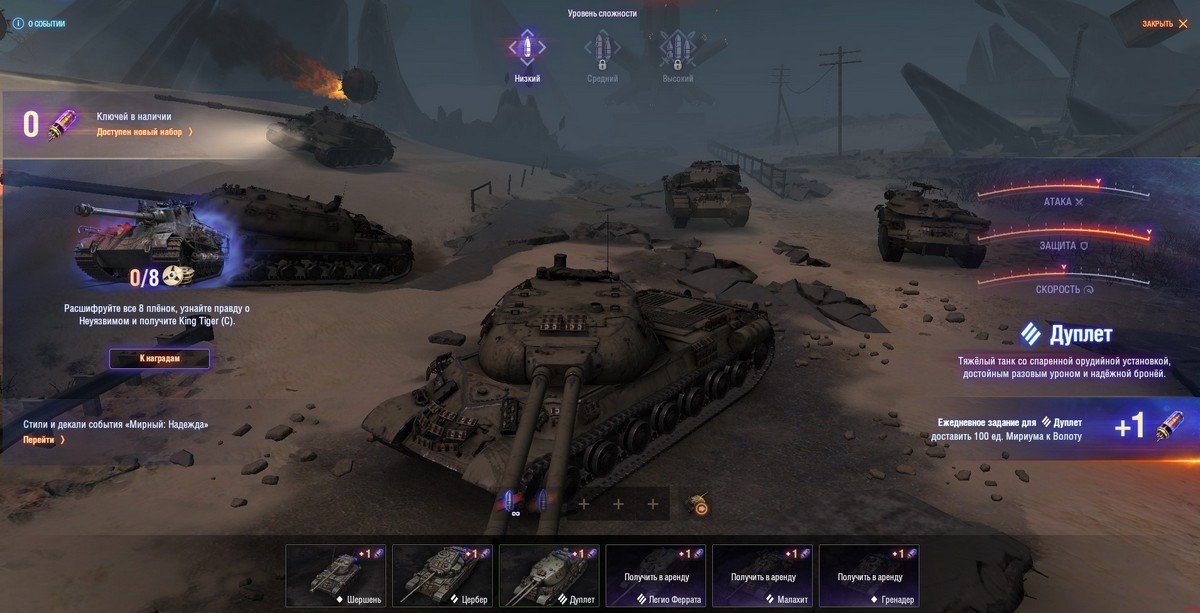
Task: Select the Шершень tank card
Action: point(335,576)
